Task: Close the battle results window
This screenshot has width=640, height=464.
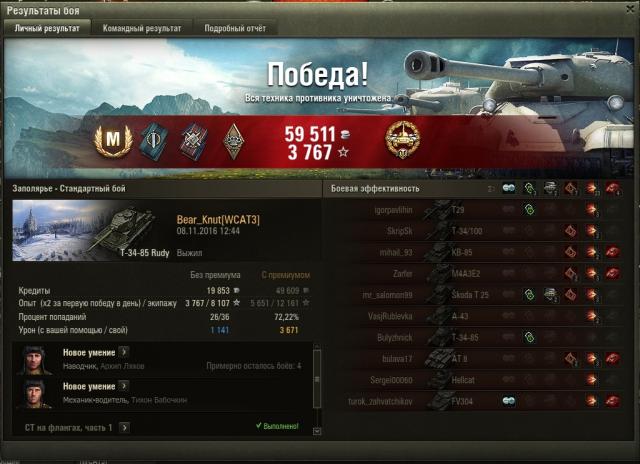Action: pos(628,9)
